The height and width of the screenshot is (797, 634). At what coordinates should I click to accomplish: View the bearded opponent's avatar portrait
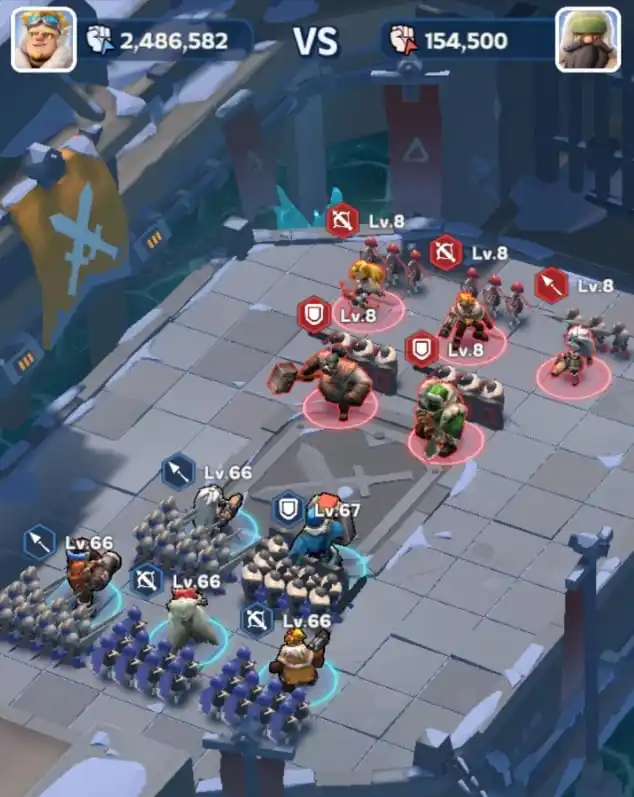coord(588,40)
